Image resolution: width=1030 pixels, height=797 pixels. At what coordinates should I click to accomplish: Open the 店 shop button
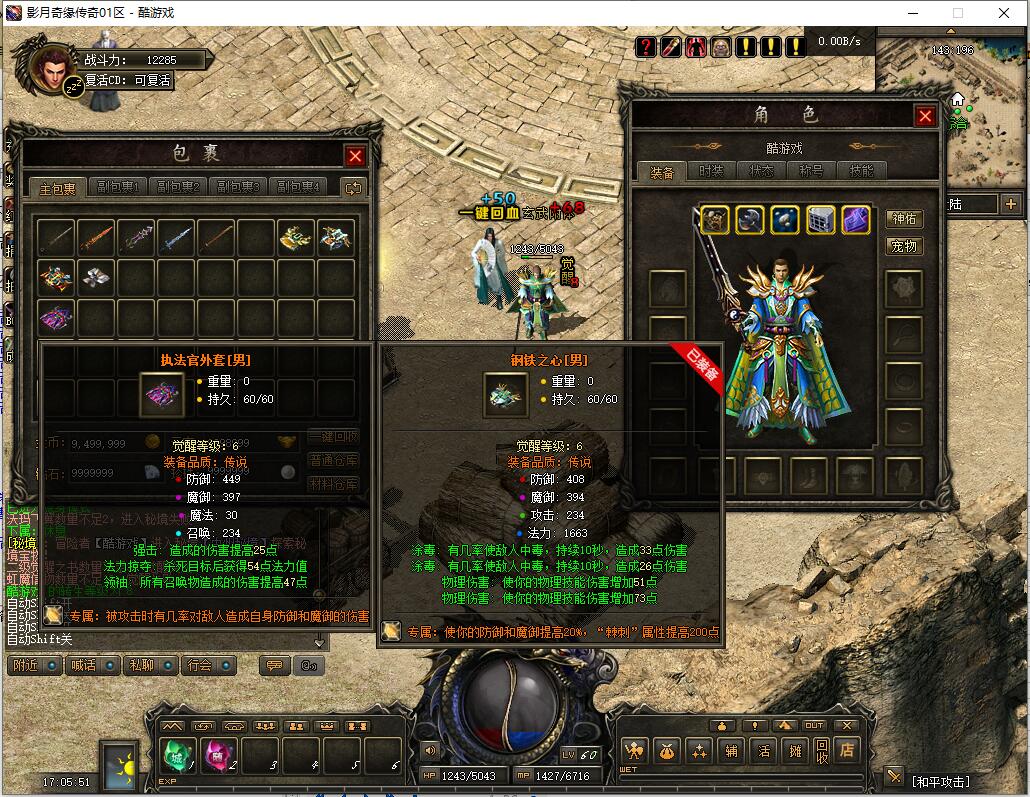pyautogui.click(x=848, y=749)
